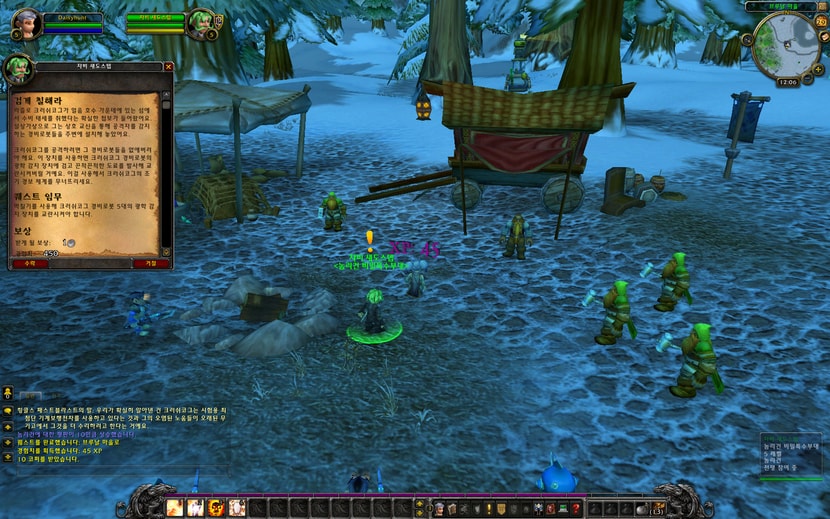The image size is (830, 519).
Task: Close the quest dialog window
Action: (x=168, y=67)
